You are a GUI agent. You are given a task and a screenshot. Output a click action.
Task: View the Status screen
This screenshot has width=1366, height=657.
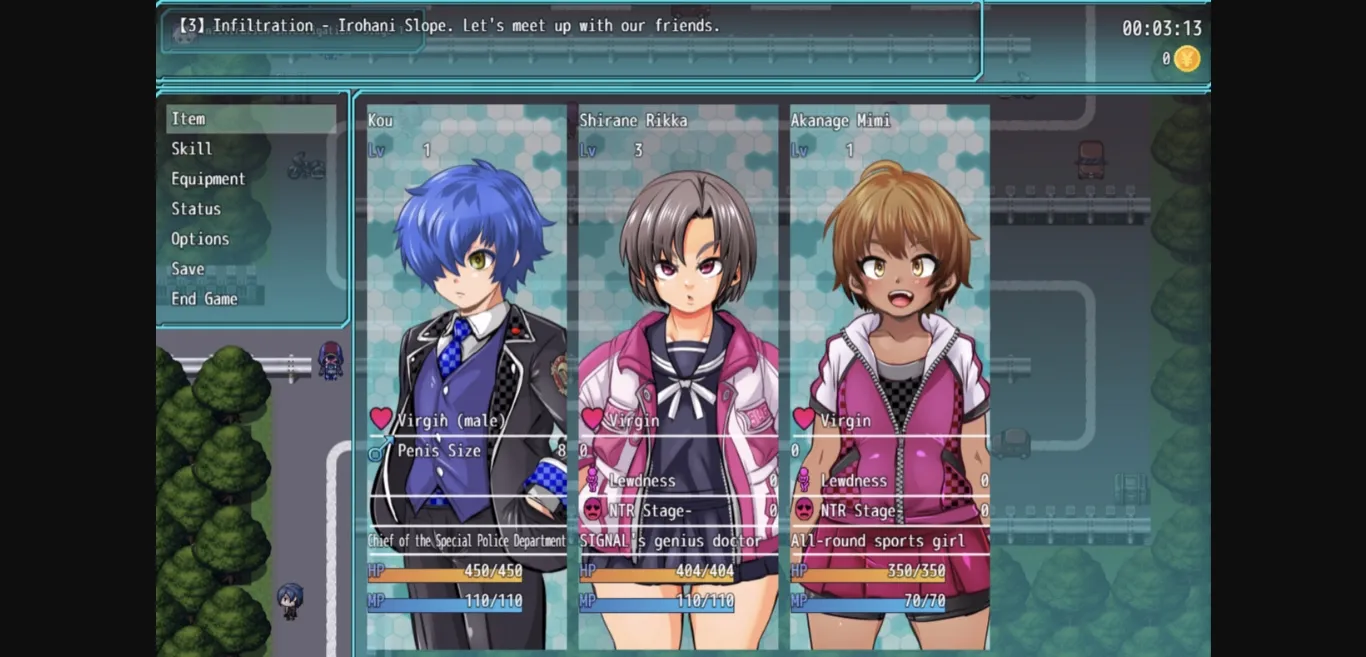(x=196, y=209)
